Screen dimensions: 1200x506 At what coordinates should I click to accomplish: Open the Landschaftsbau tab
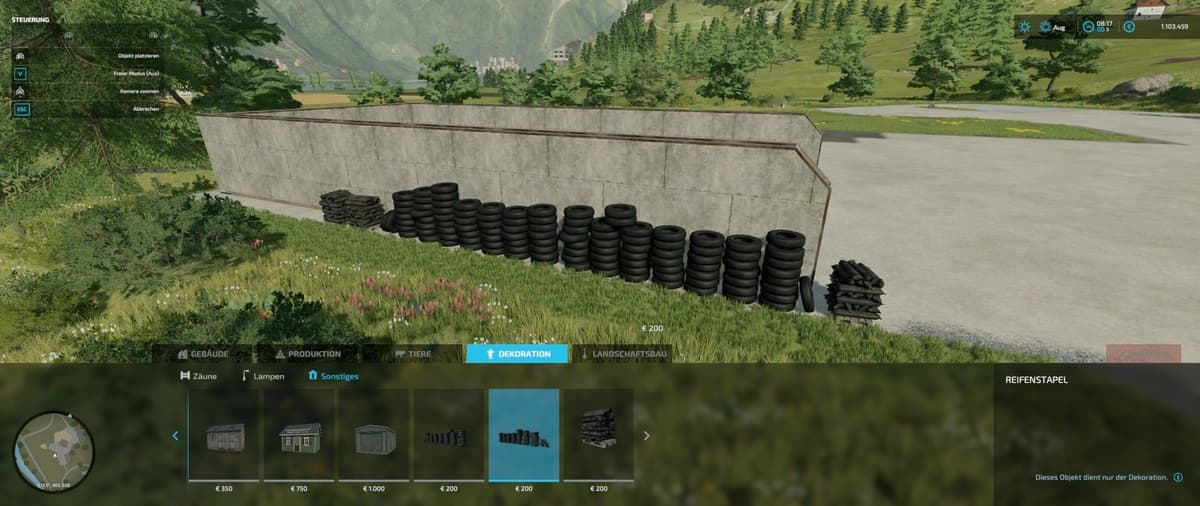click(622, 354)
